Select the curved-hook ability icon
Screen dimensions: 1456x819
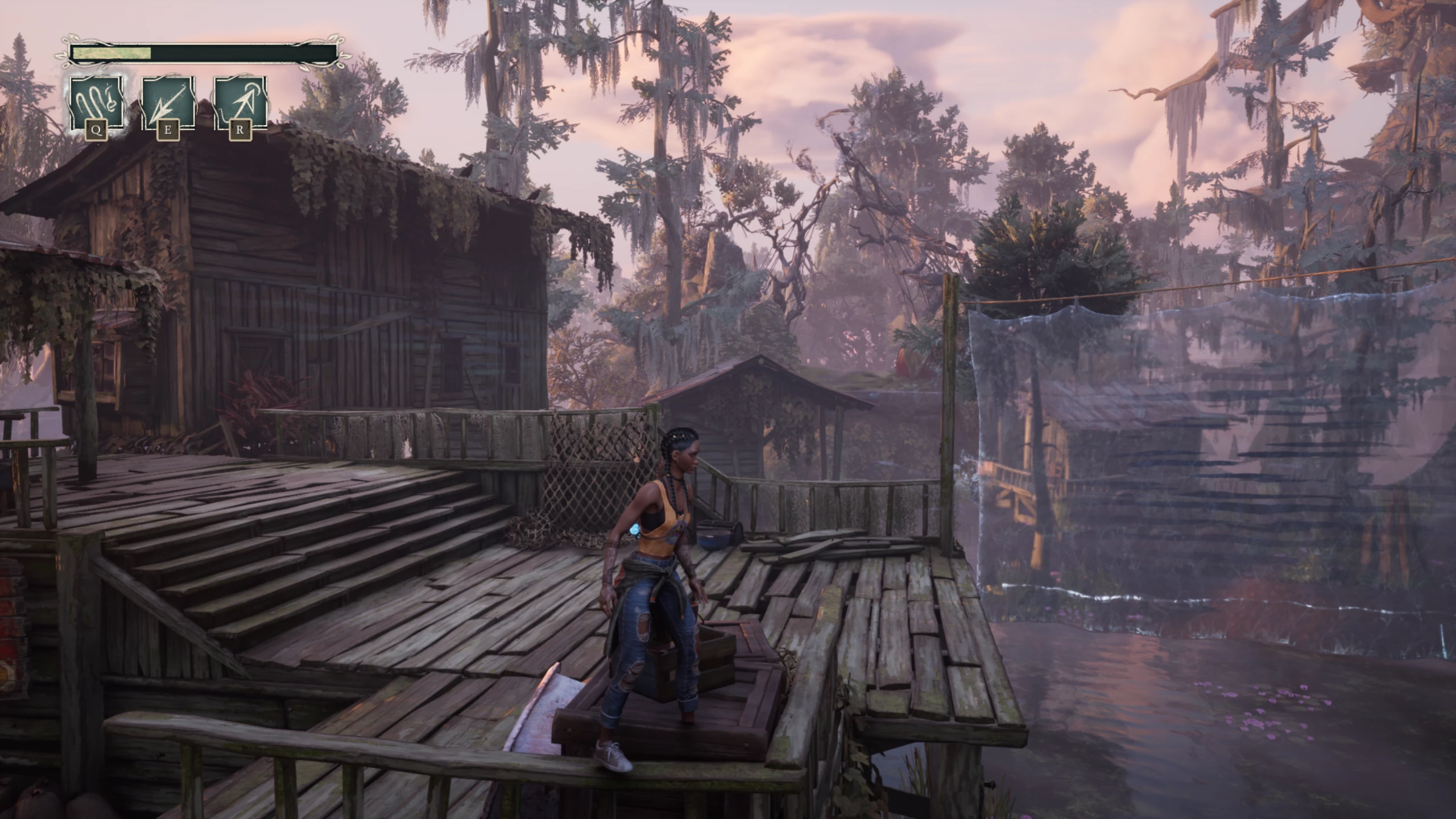click(96, 104)
